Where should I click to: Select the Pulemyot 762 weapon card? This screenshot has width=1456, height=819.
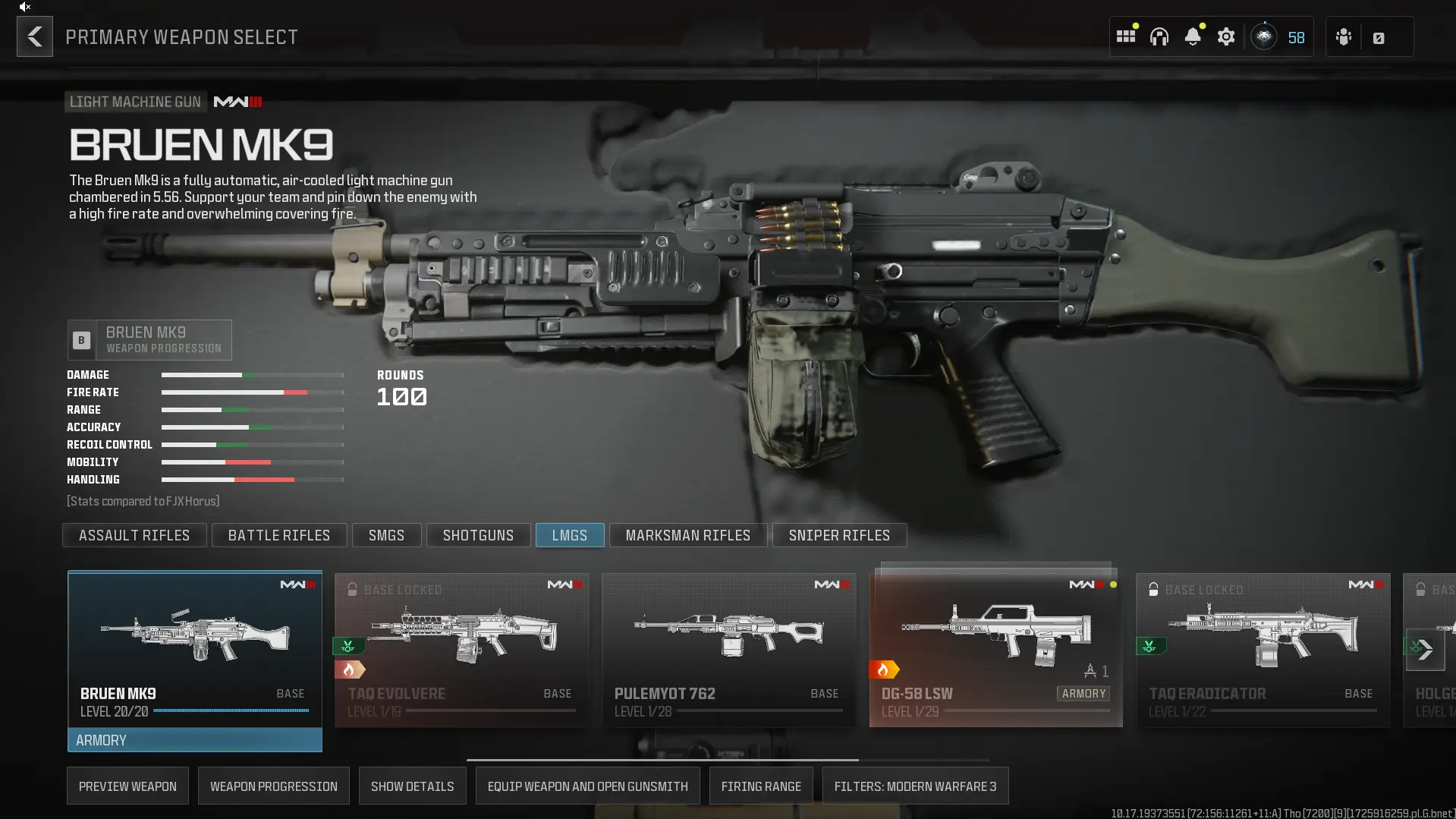tap(728, 649)
